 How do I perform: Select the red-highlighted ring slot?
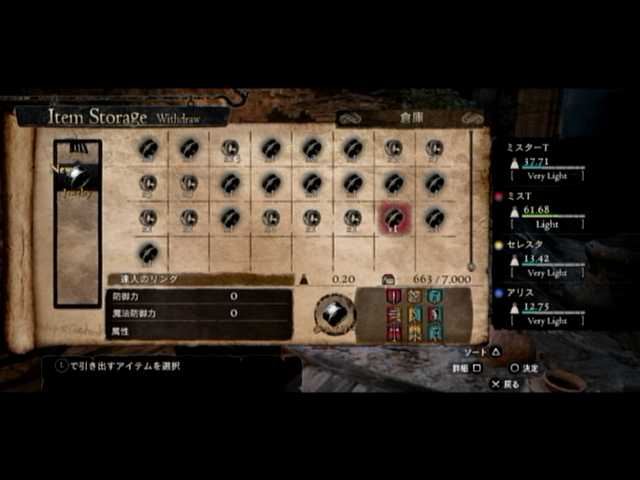pyautogui.click(x=394, y=217)
